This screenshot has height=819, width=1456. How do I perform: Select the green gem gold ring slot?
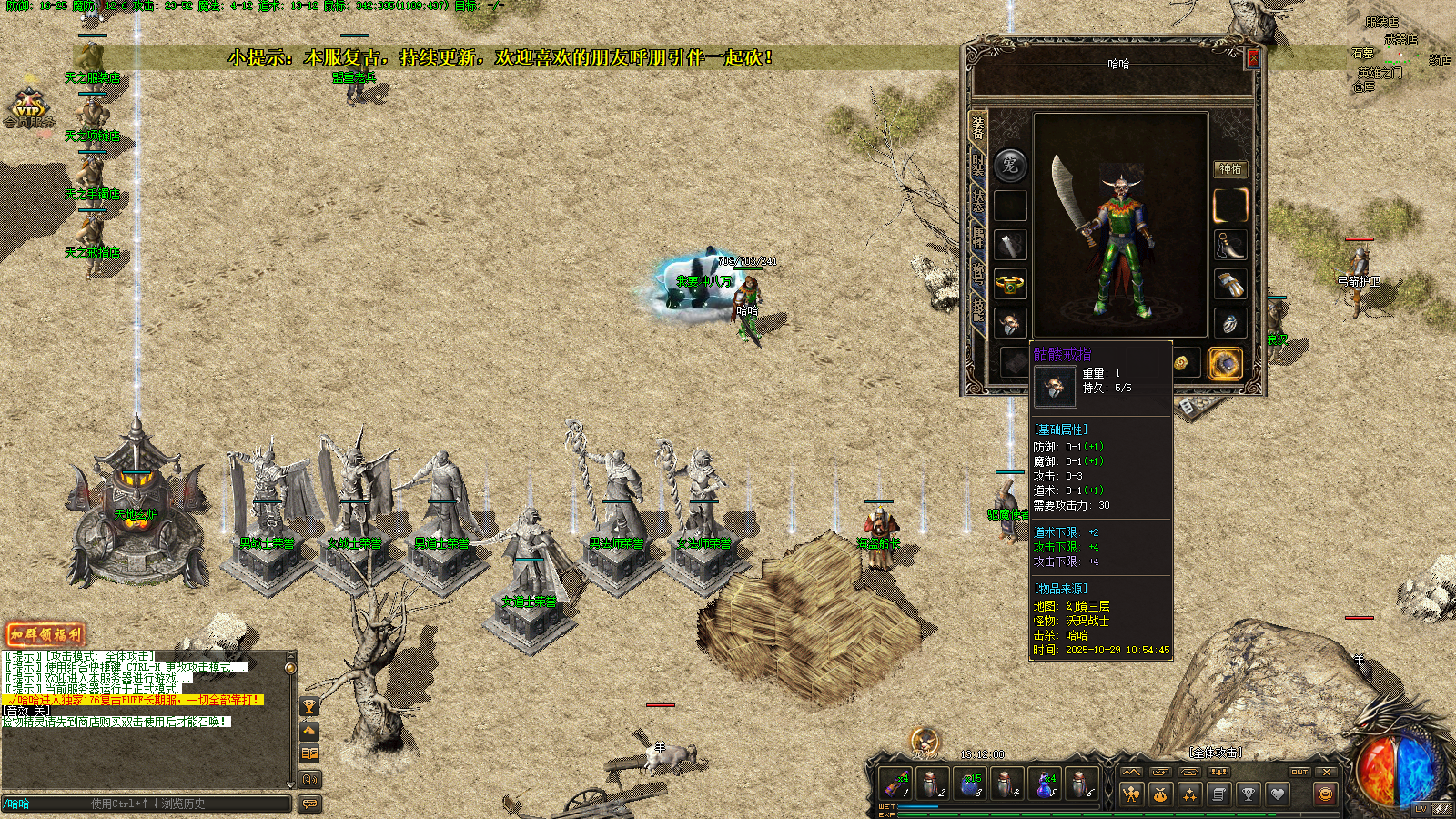tap(1010, 284)
